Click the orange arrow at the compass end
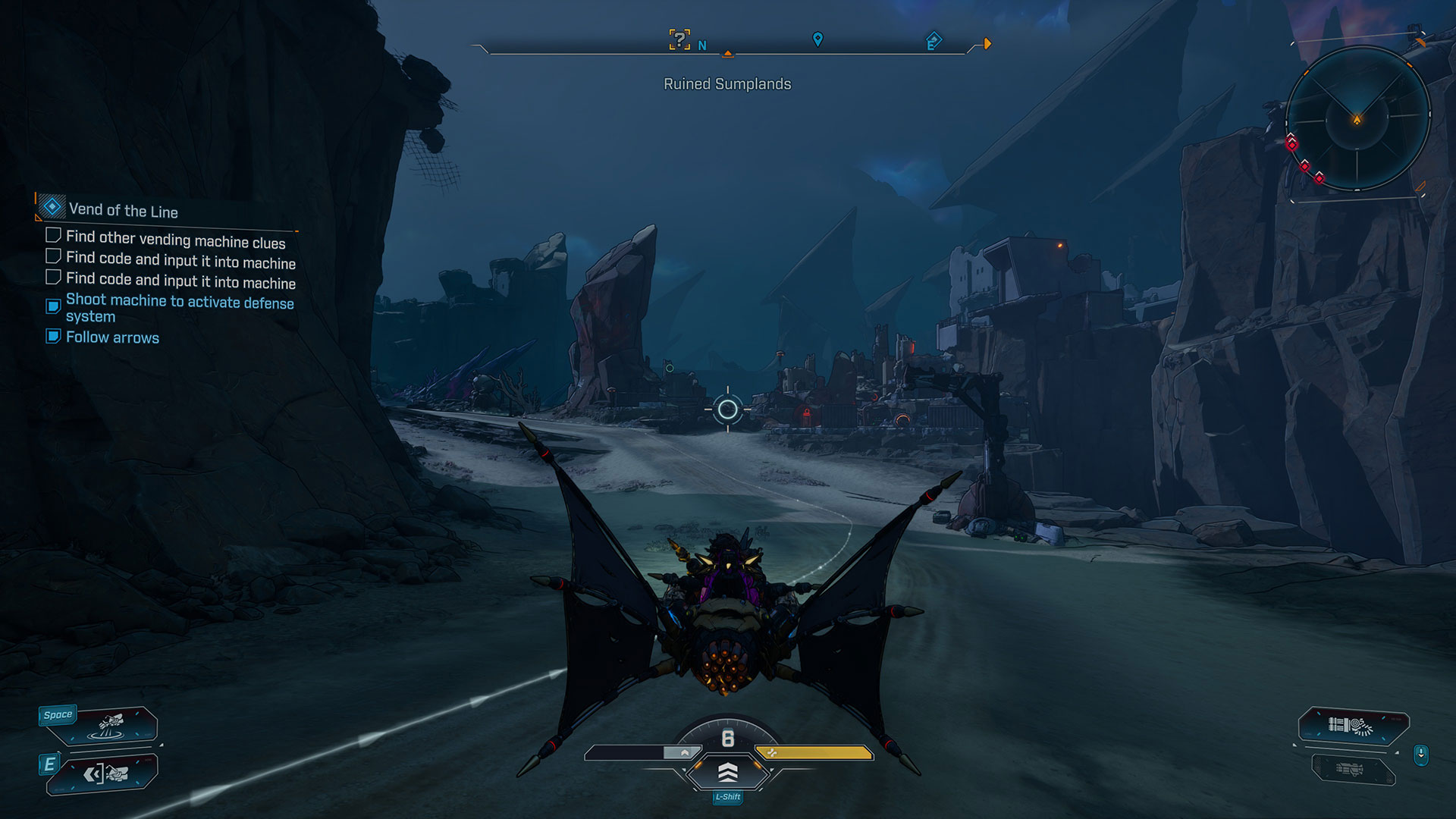 coord(987,44)
